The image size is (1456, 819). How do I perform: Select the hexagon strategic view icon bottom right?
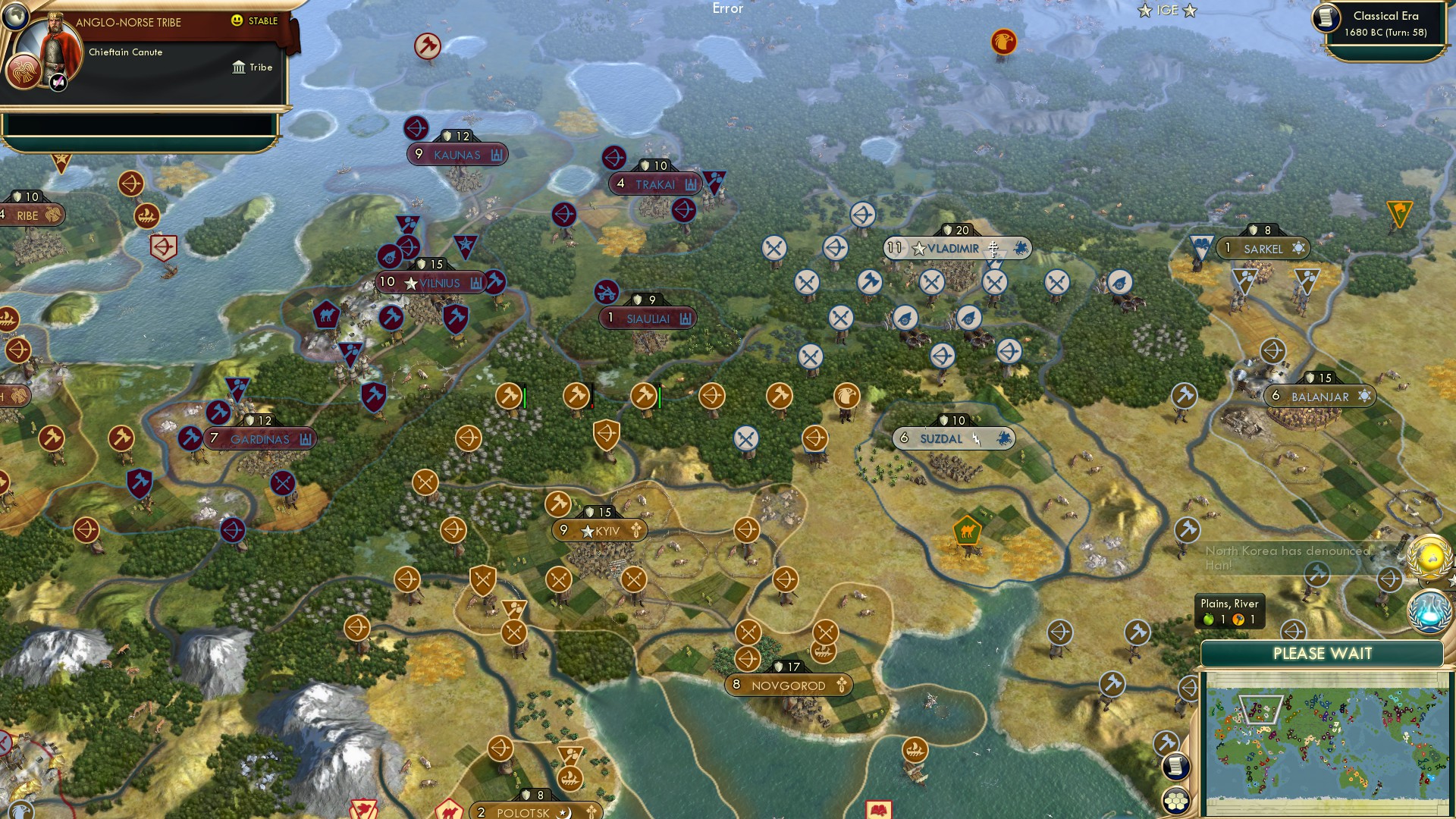1175,799
